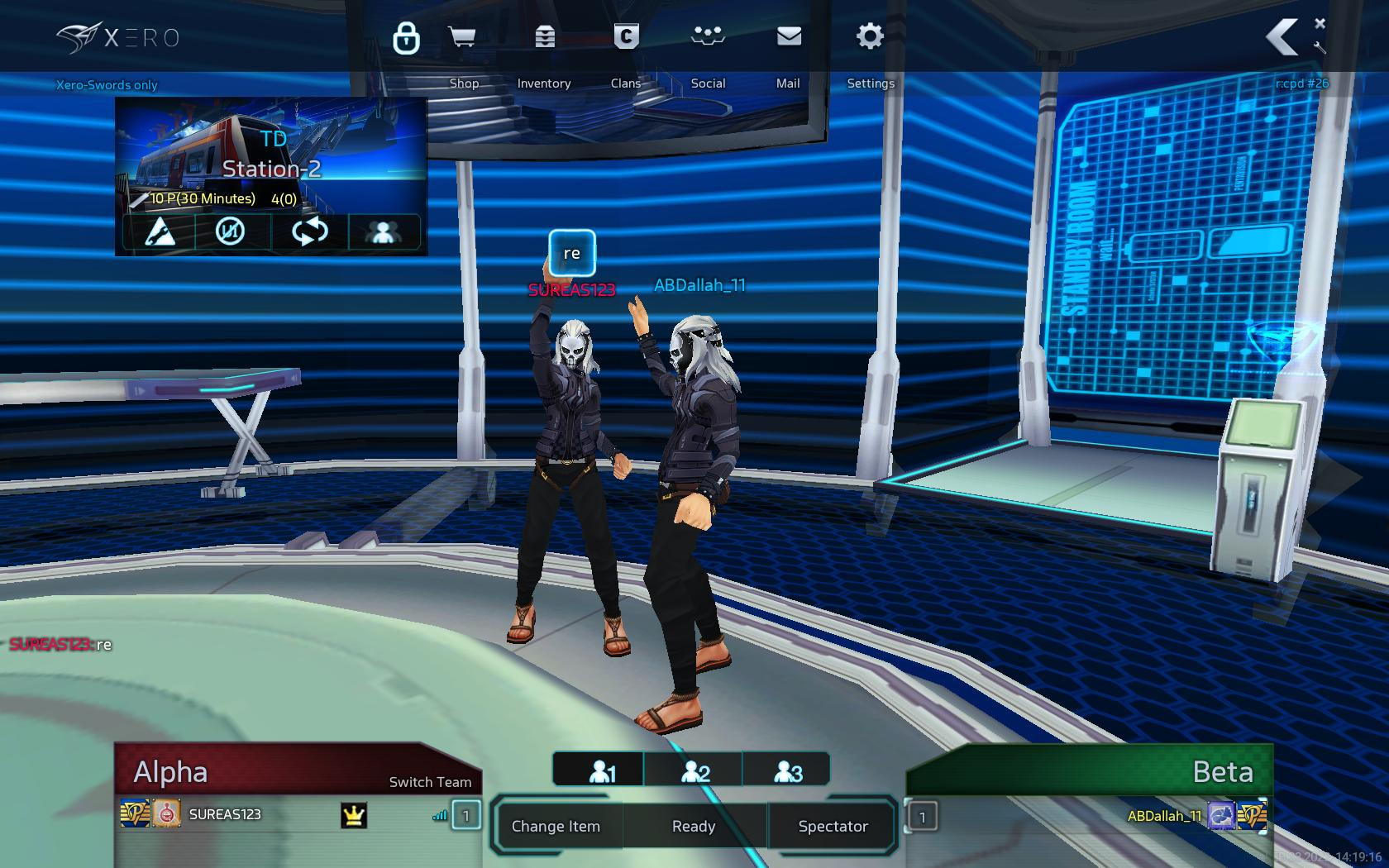The width and height of the screenshot is (1389, 868).
Task: Select character slot 3
Action: [x=788, y=772]
